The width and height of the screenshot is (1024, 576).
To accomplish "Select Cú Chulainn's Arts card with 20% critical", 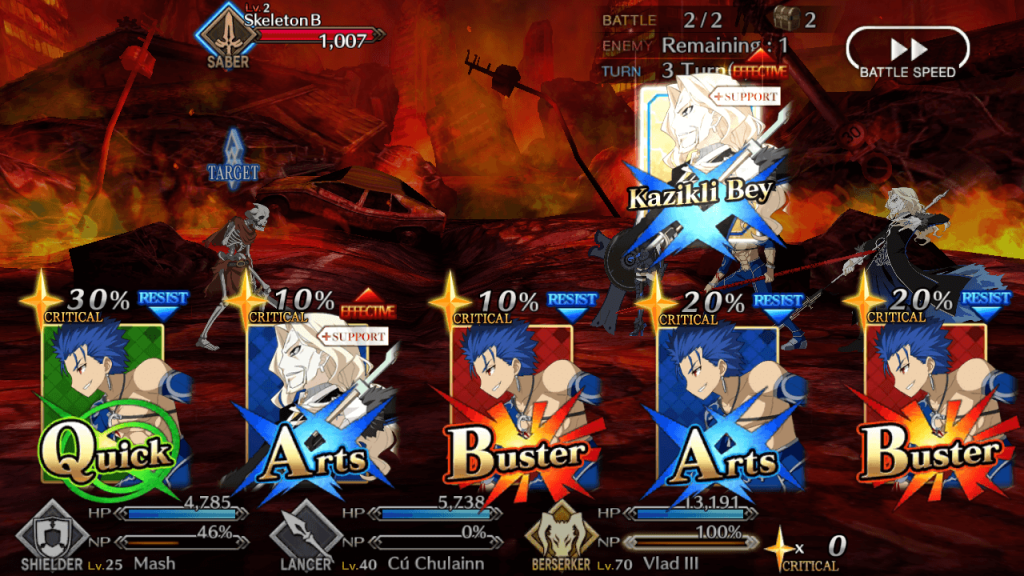I will (x=718, y=410).
